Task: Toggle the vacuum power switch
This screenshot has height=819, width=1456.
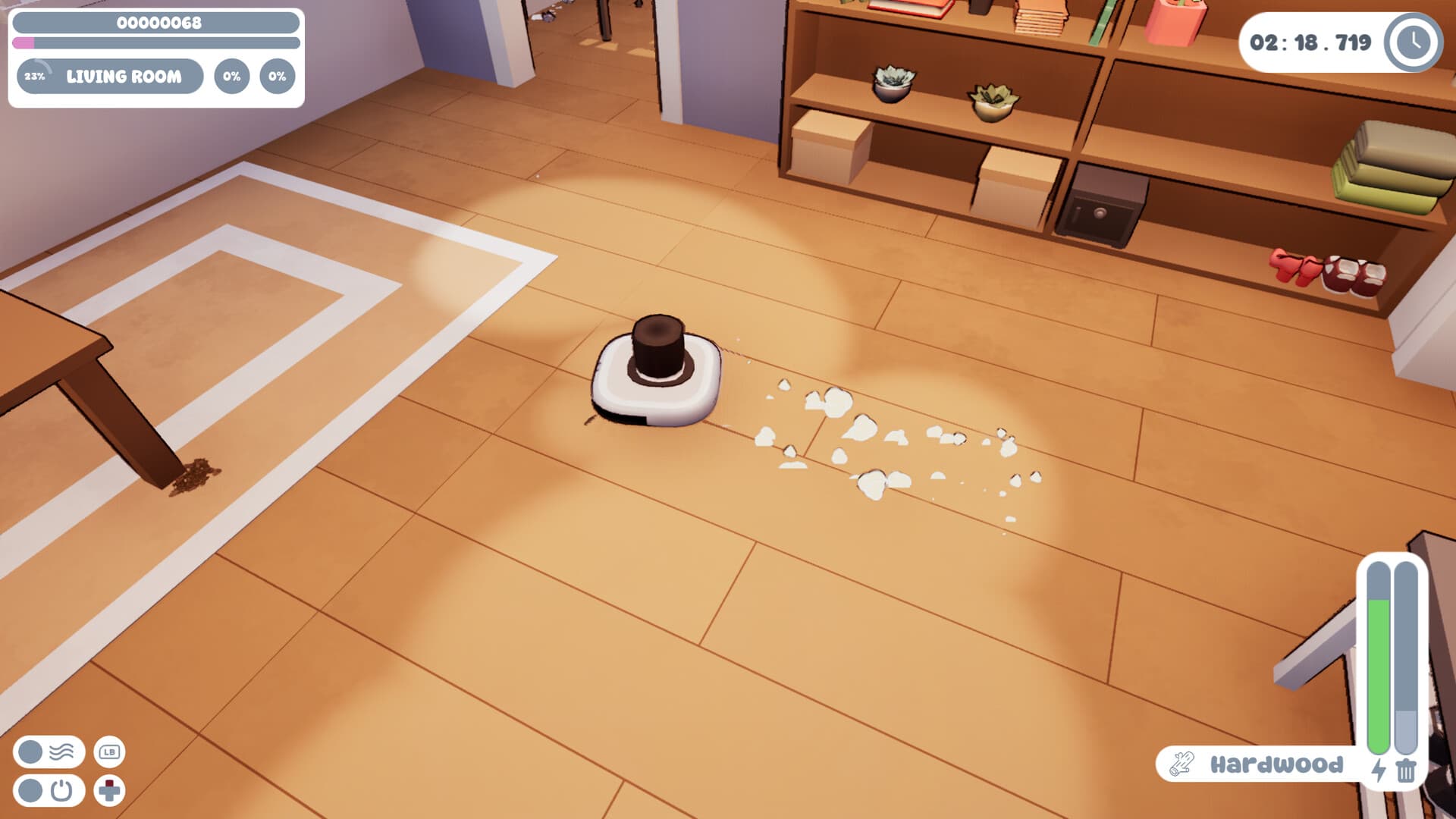Action: point(29,789)
